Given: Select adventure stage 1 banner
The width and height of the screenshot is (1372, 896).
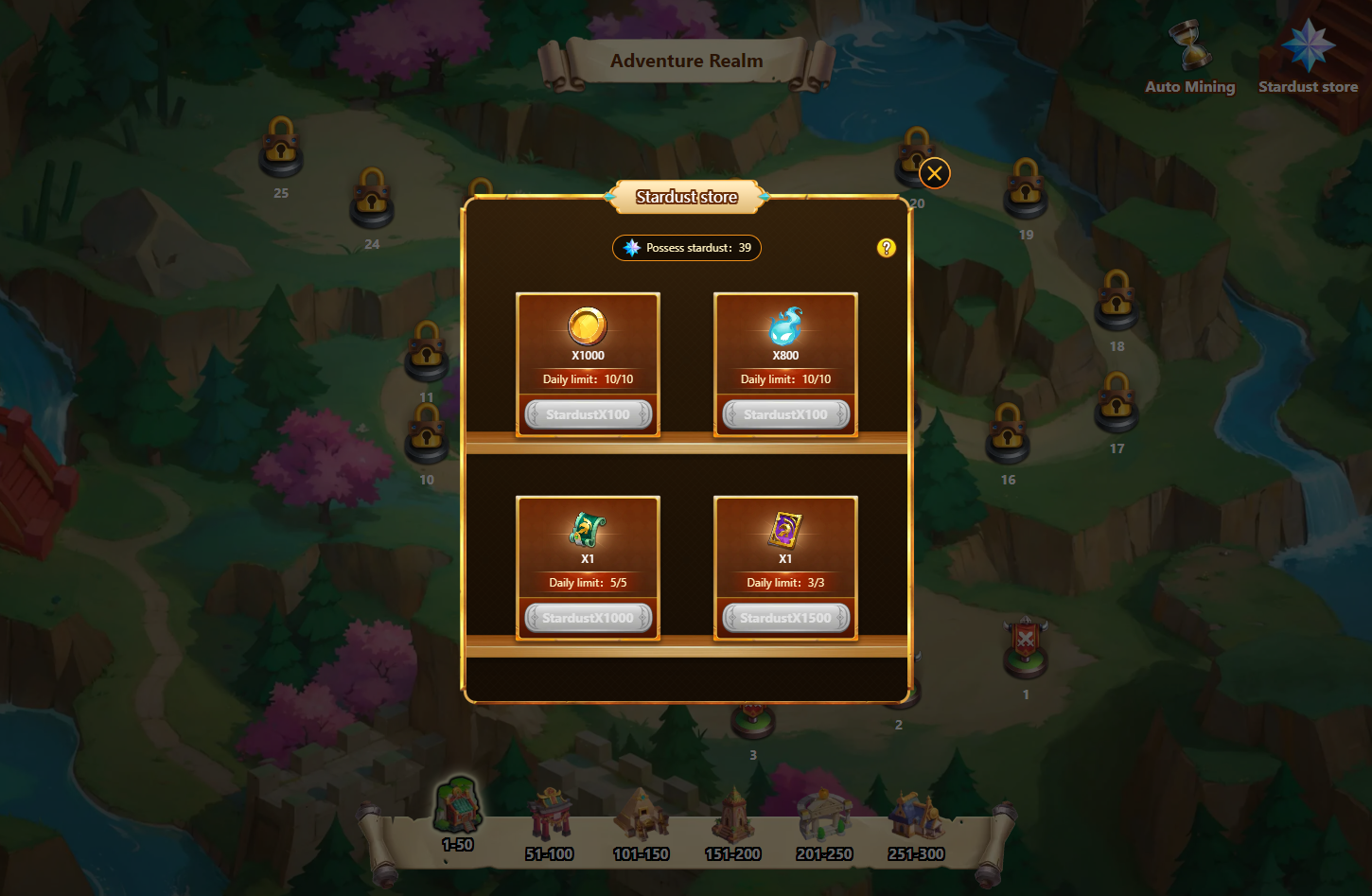Looking at the screenshot, I should pos(1026,647).
